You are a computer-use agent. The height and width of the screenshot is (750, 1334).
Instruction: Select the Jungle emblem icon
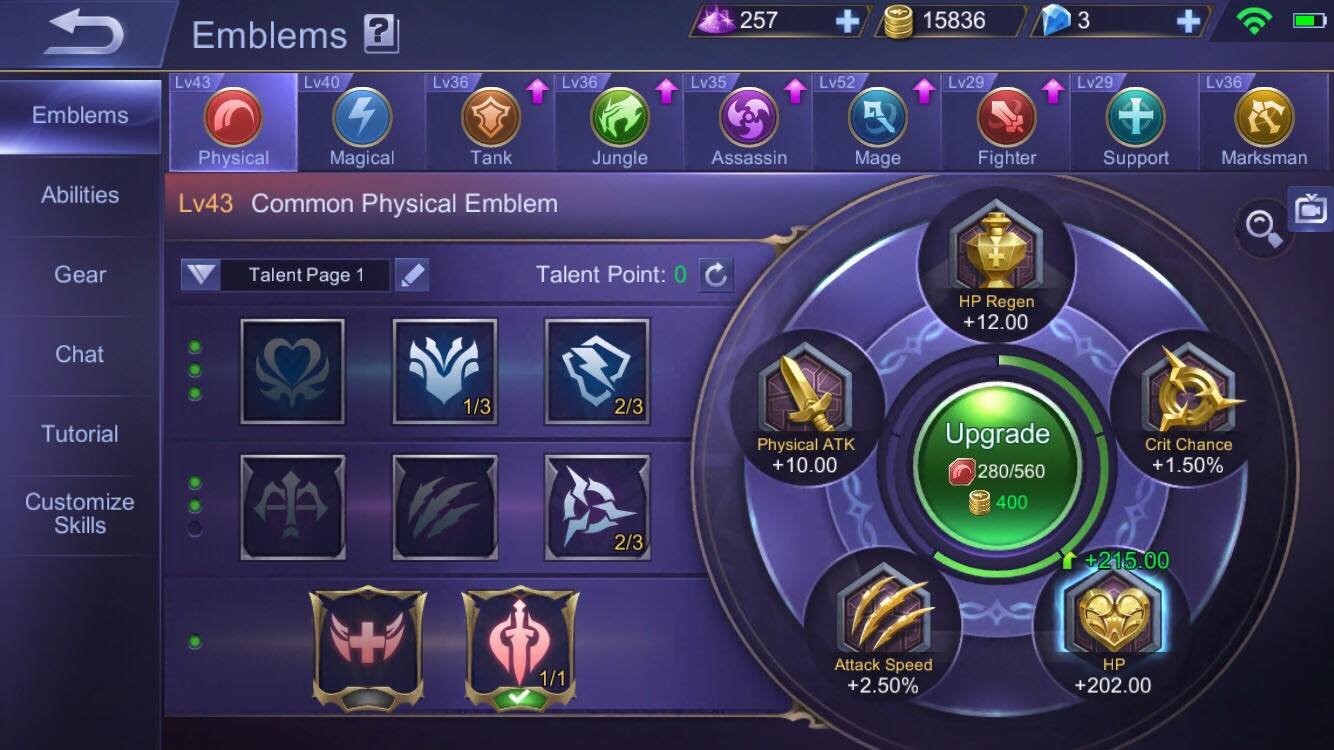(618, 118)
